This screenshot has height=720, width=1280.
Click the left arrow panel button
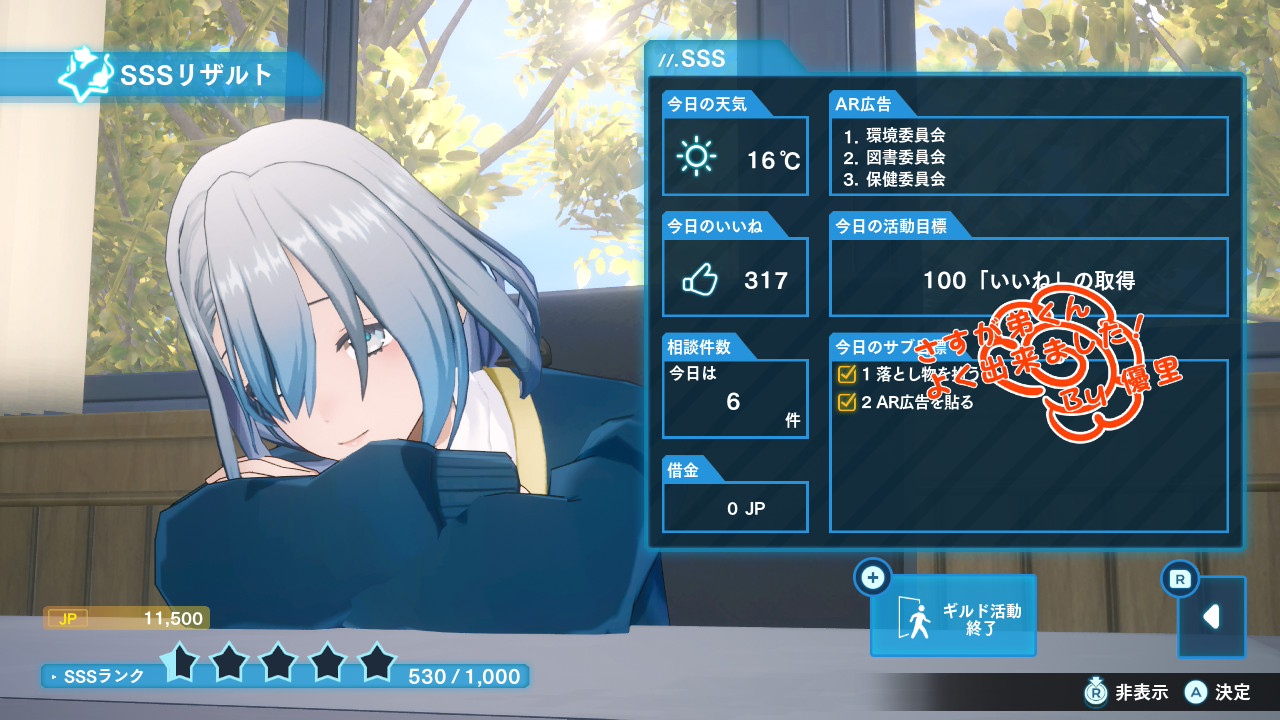coord(1211,617)
